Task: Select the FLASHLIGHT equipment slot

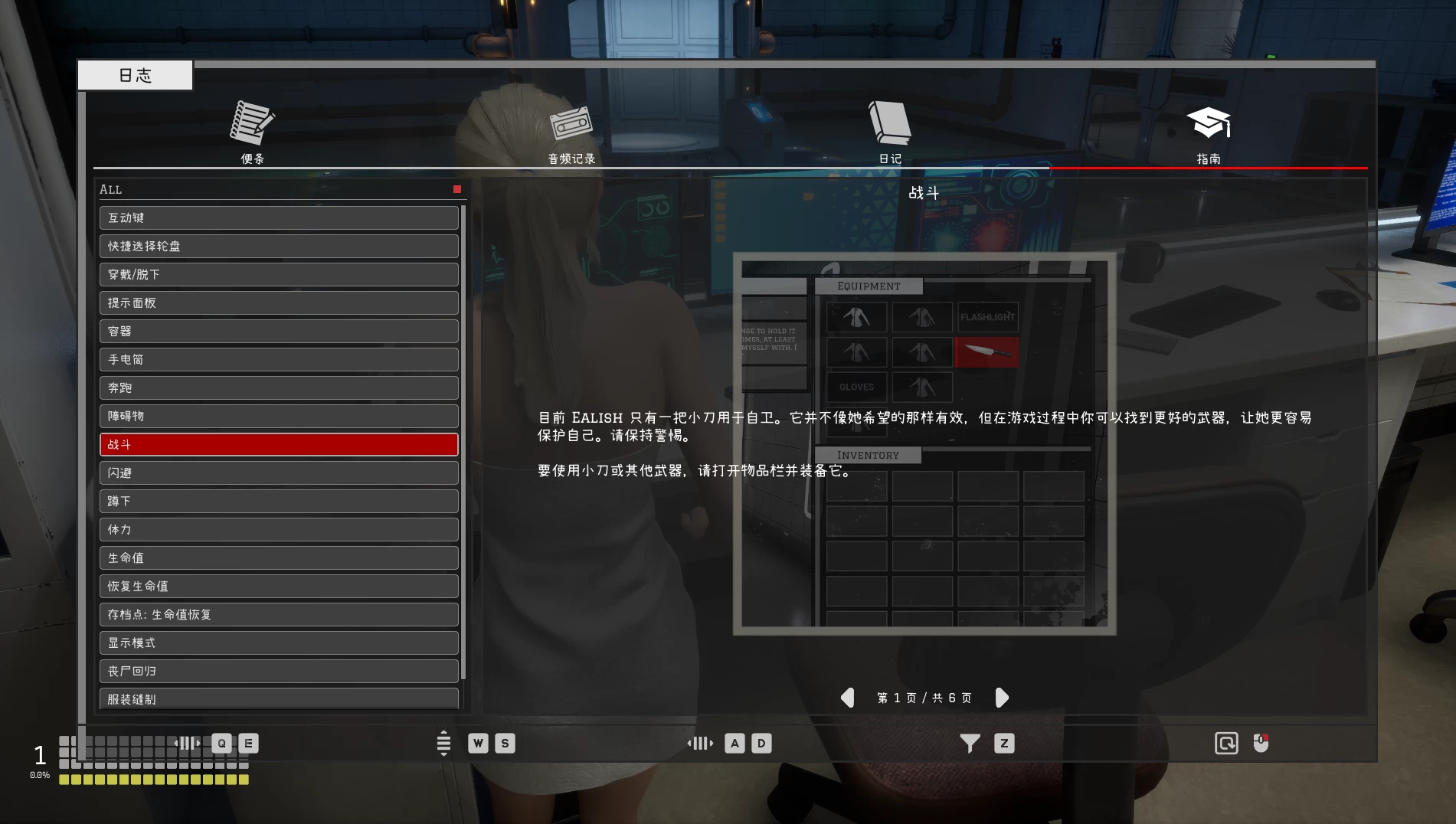Action: tap(987, 316)
